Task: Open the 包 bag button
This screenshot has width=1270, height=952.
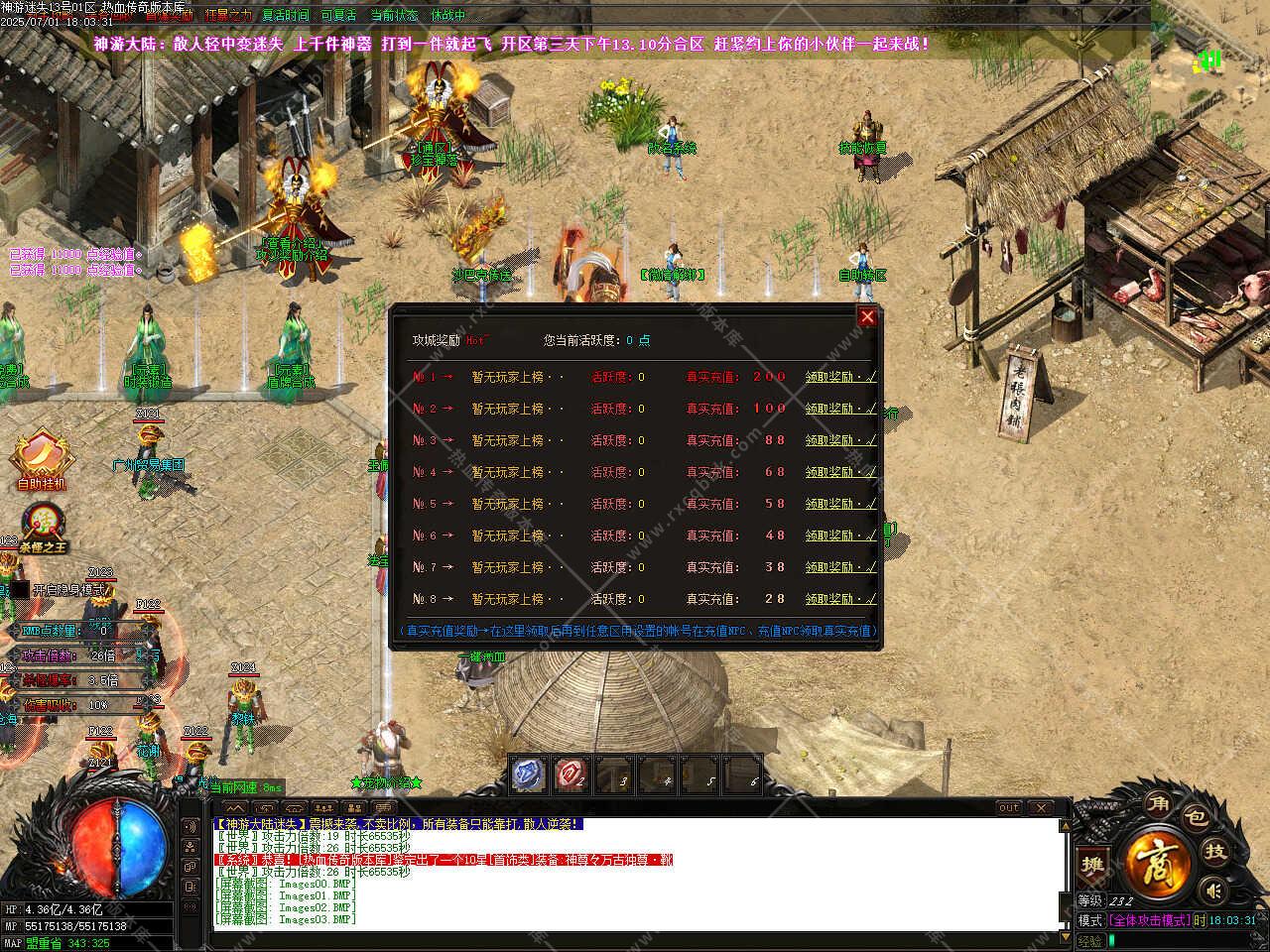Action: (1196, 817)
